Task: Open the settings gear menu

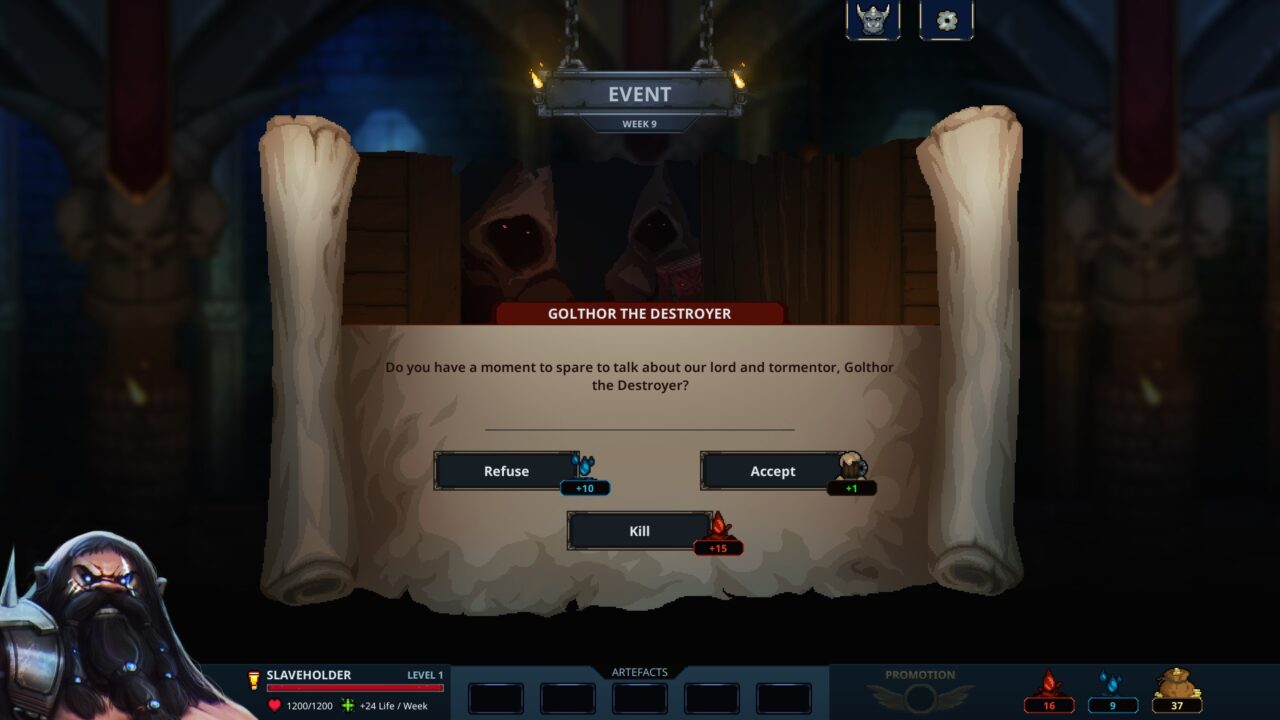Action: (946, 20)
